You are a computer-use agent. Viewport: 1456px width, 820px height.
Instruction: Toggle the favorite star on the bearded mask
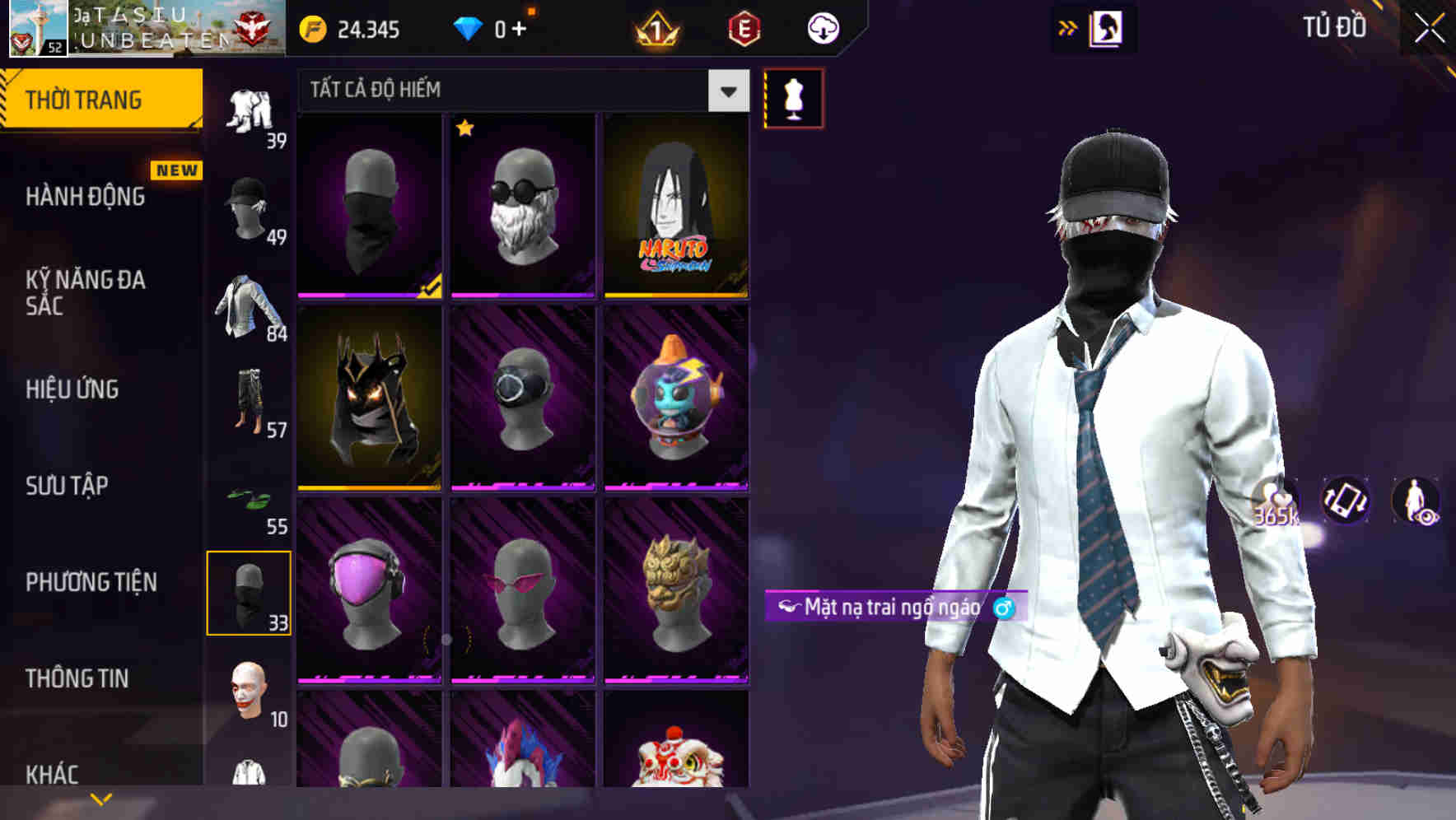(466, 129)
